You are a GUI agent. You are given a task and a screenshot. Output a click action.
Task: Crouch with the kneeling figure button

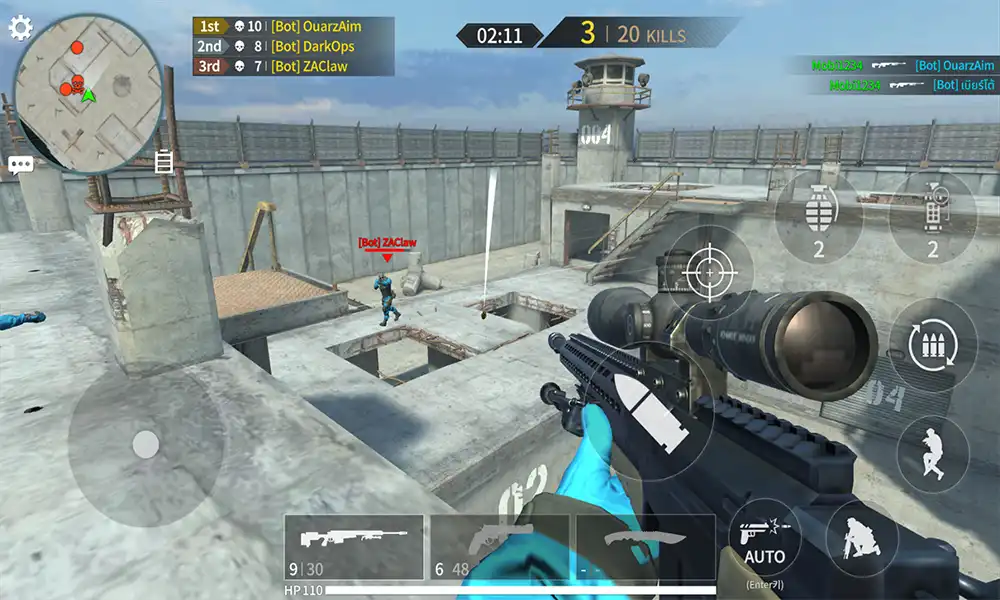pyautogui.click(x=861, y=538)
